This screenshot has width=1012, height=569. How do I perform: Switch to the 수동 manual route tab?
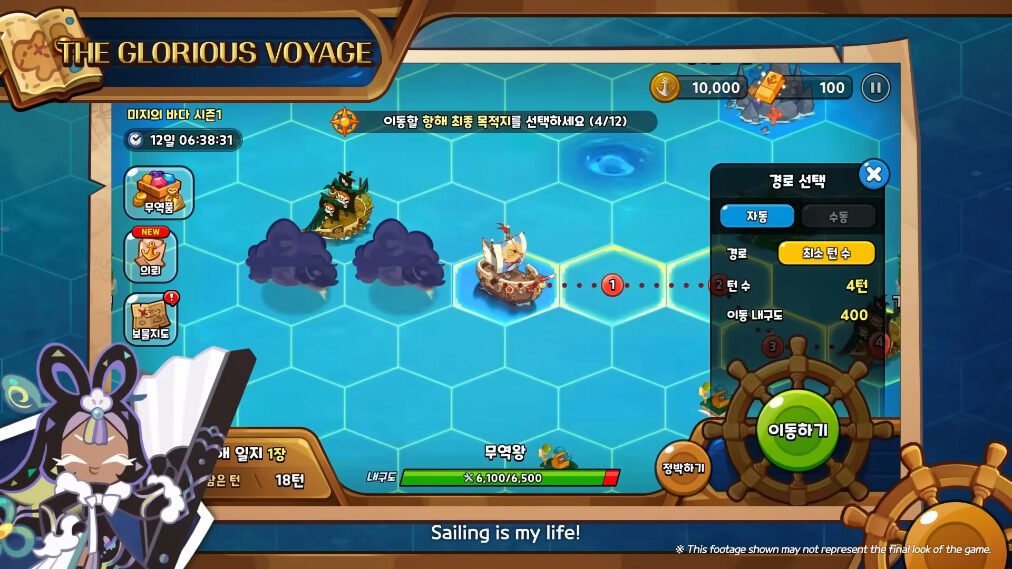838,216
